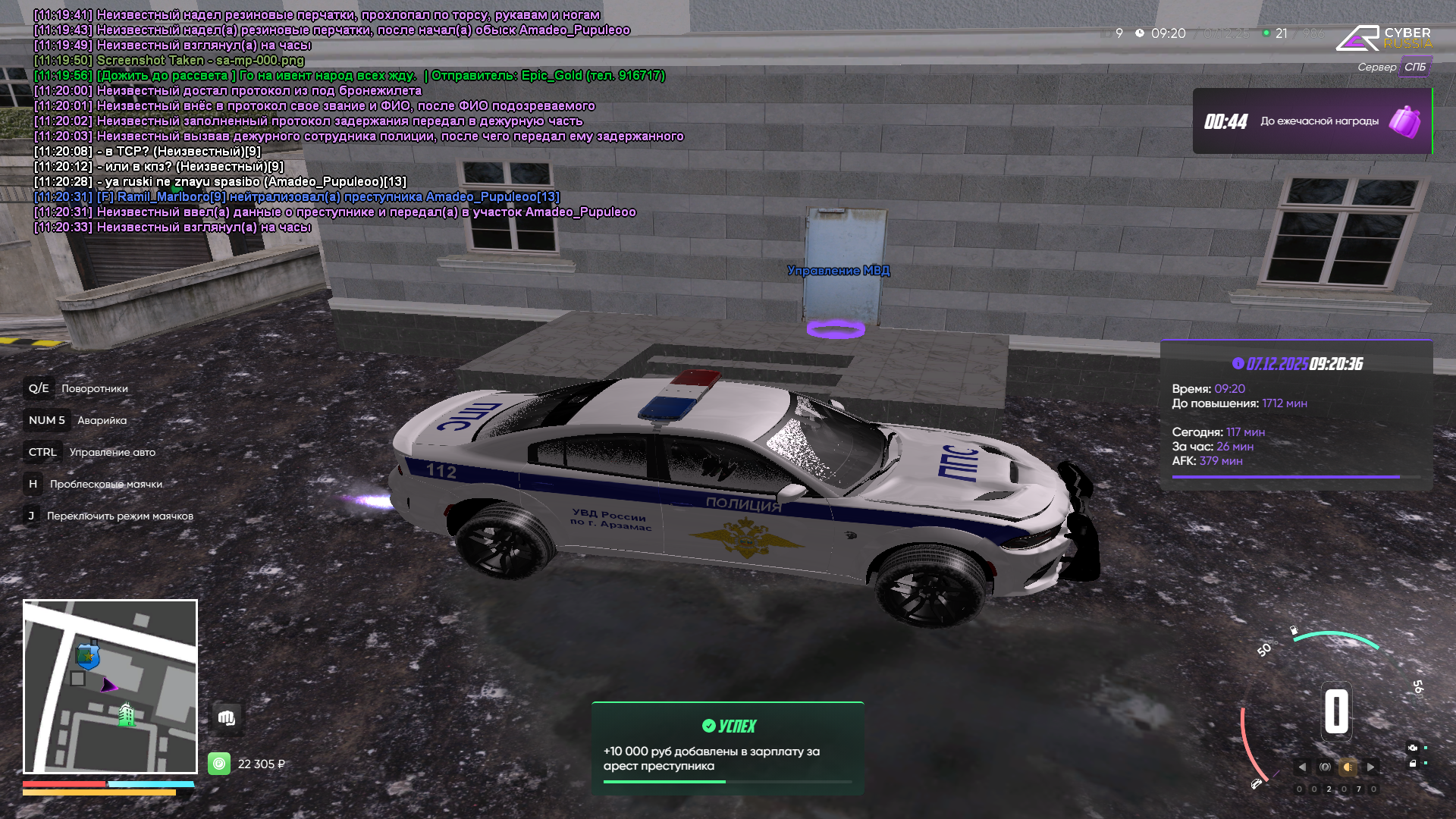This screenshot has height=819, width=1456.
Task: Select the police badge marker on the minimap
Action: [x=88, y=655]
